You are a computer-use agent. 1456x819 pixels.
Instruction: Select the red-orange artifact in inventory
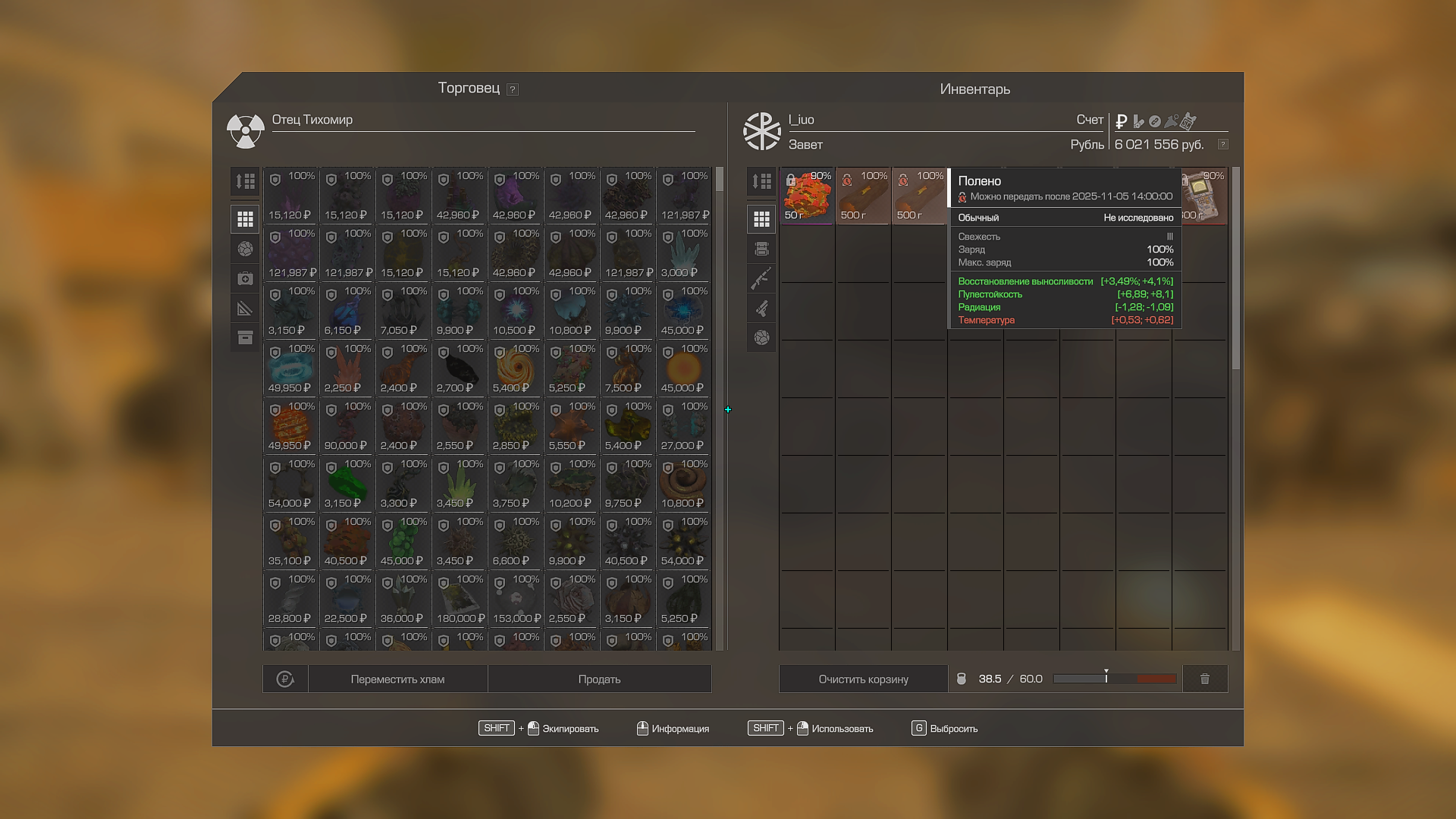click(807, 196)
